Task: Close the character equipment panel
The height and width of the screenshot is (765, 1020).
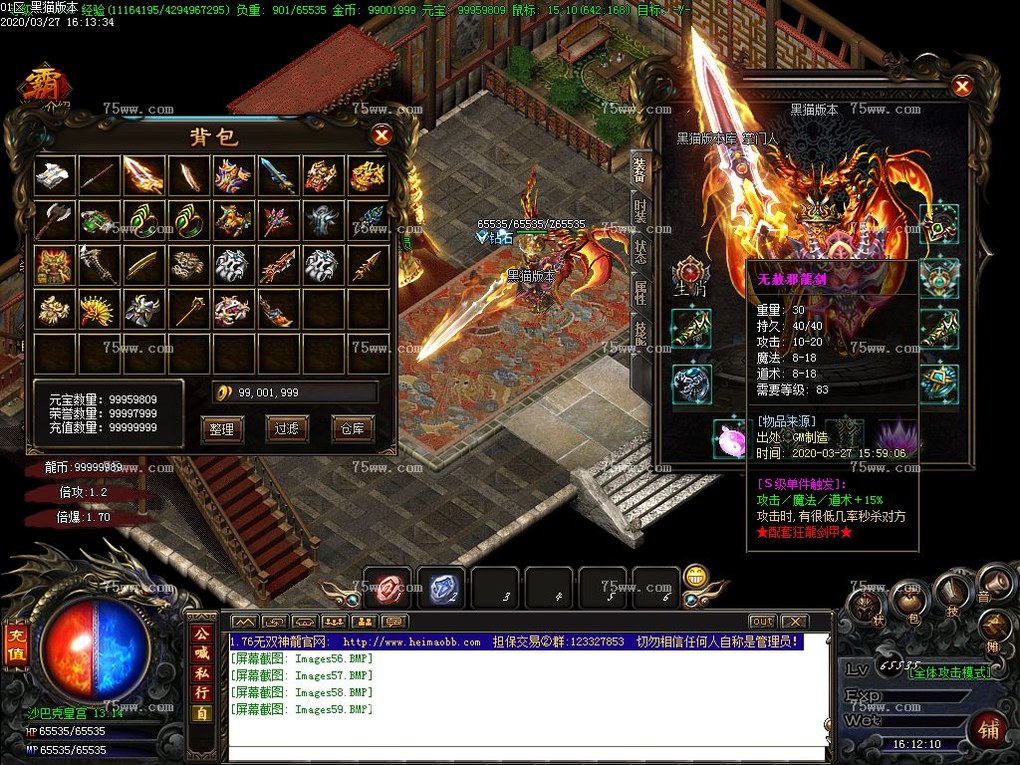Action: pos(962,87)
